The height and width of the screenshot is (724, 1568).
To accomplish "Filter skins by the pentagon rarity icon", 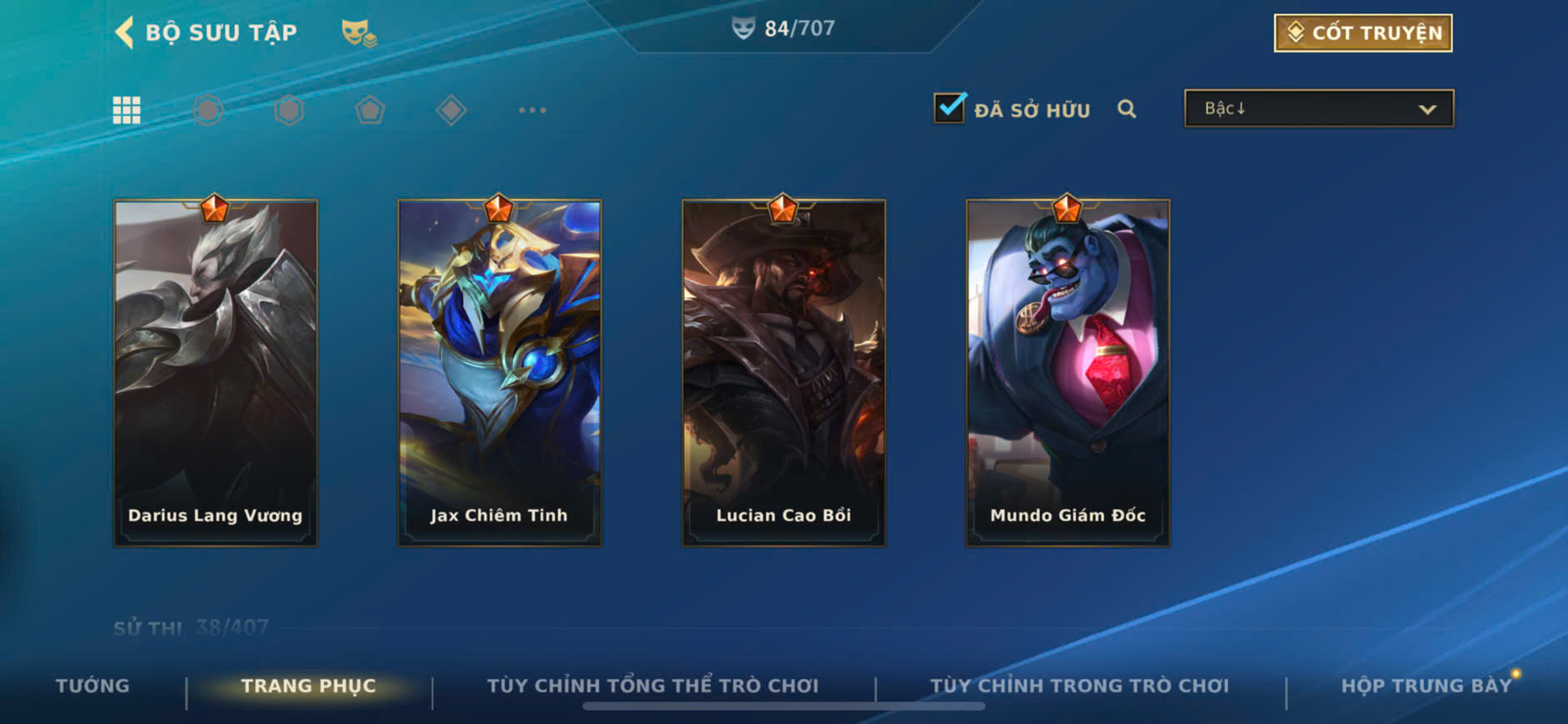I will [370, 110].
